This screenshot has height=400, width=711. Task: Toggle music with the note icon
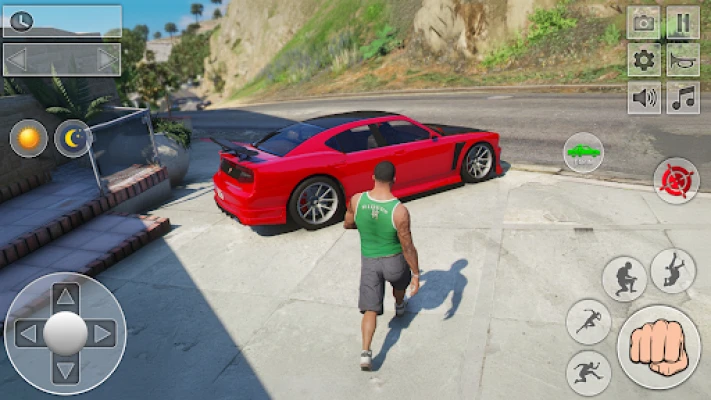coord(683,98)
